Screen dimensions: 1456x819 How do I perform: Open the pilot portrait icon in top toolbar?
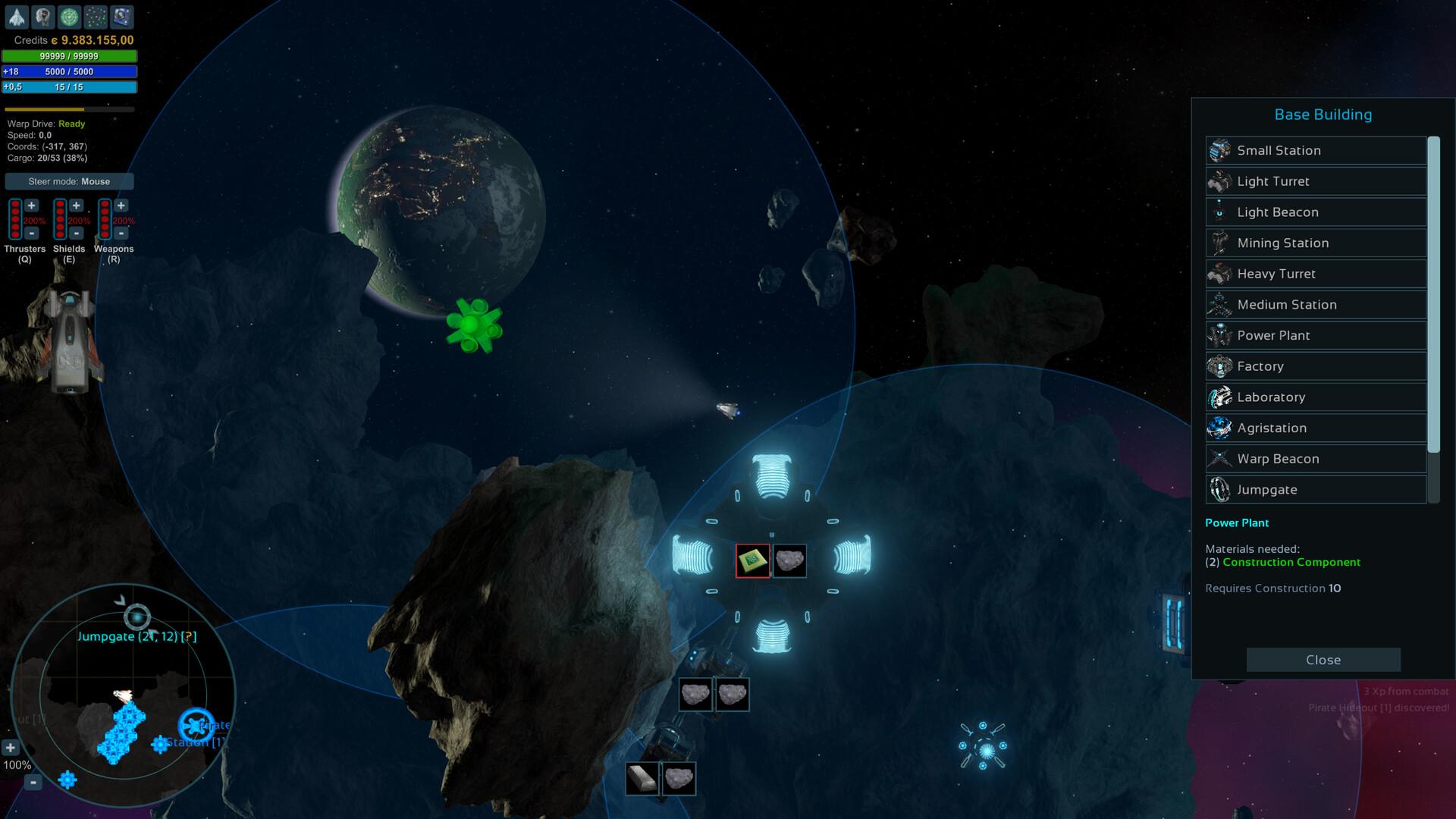tap(42, 15)
